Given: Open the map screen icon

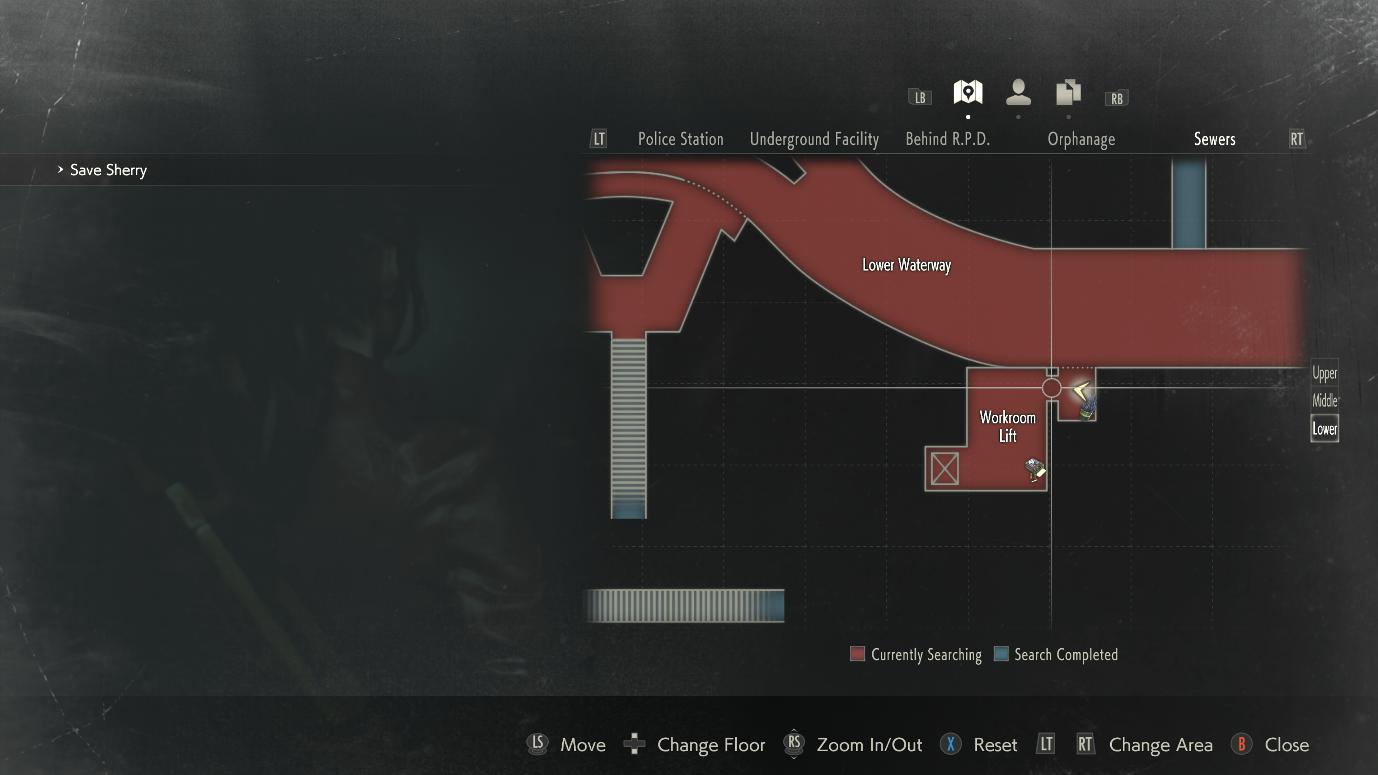Looking at the screenshot, I should [x=967, y=94].
